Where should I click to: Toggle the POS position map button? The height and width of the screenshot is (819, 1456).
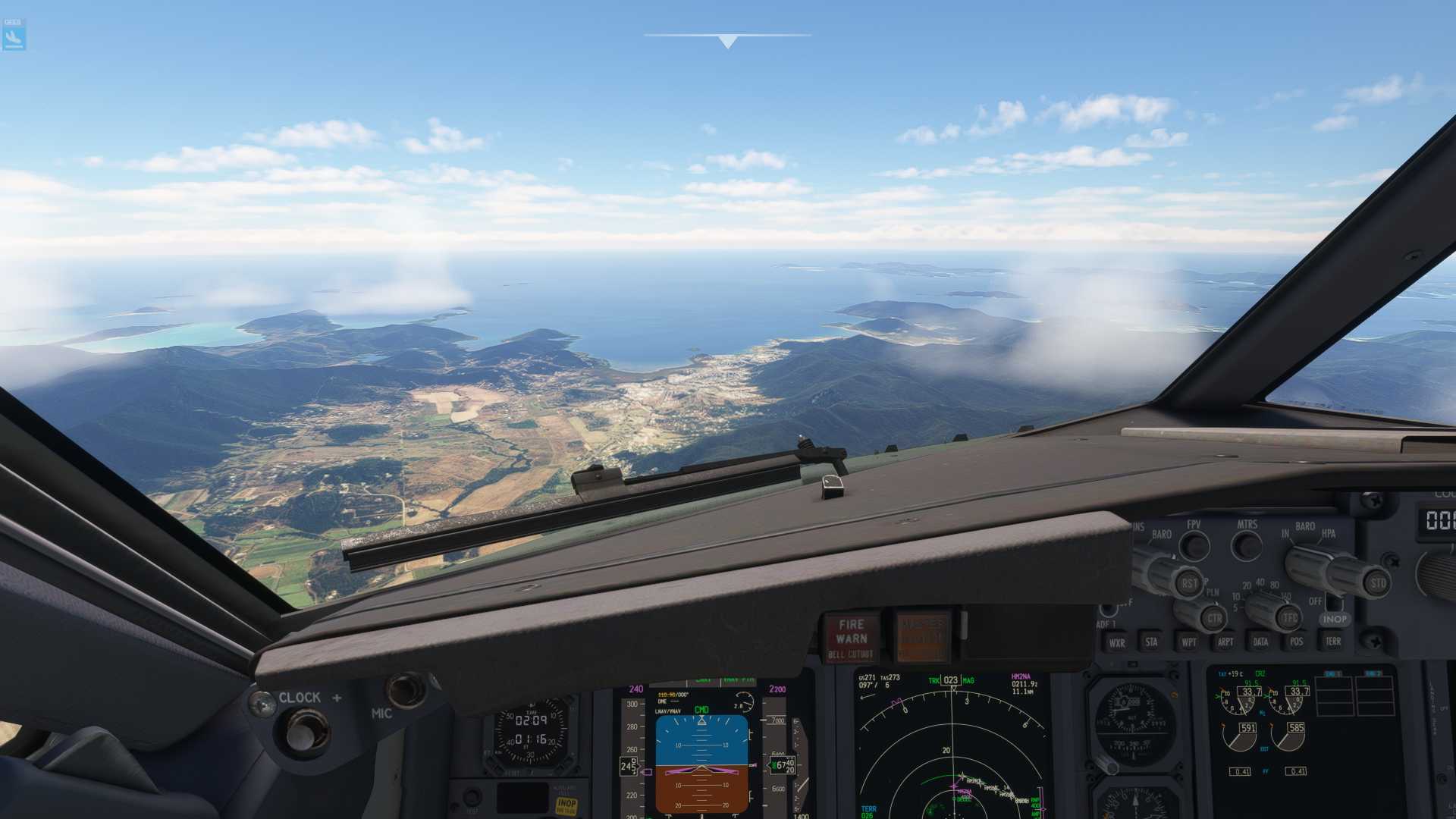pyautogui.click(x=1296, y=642)
